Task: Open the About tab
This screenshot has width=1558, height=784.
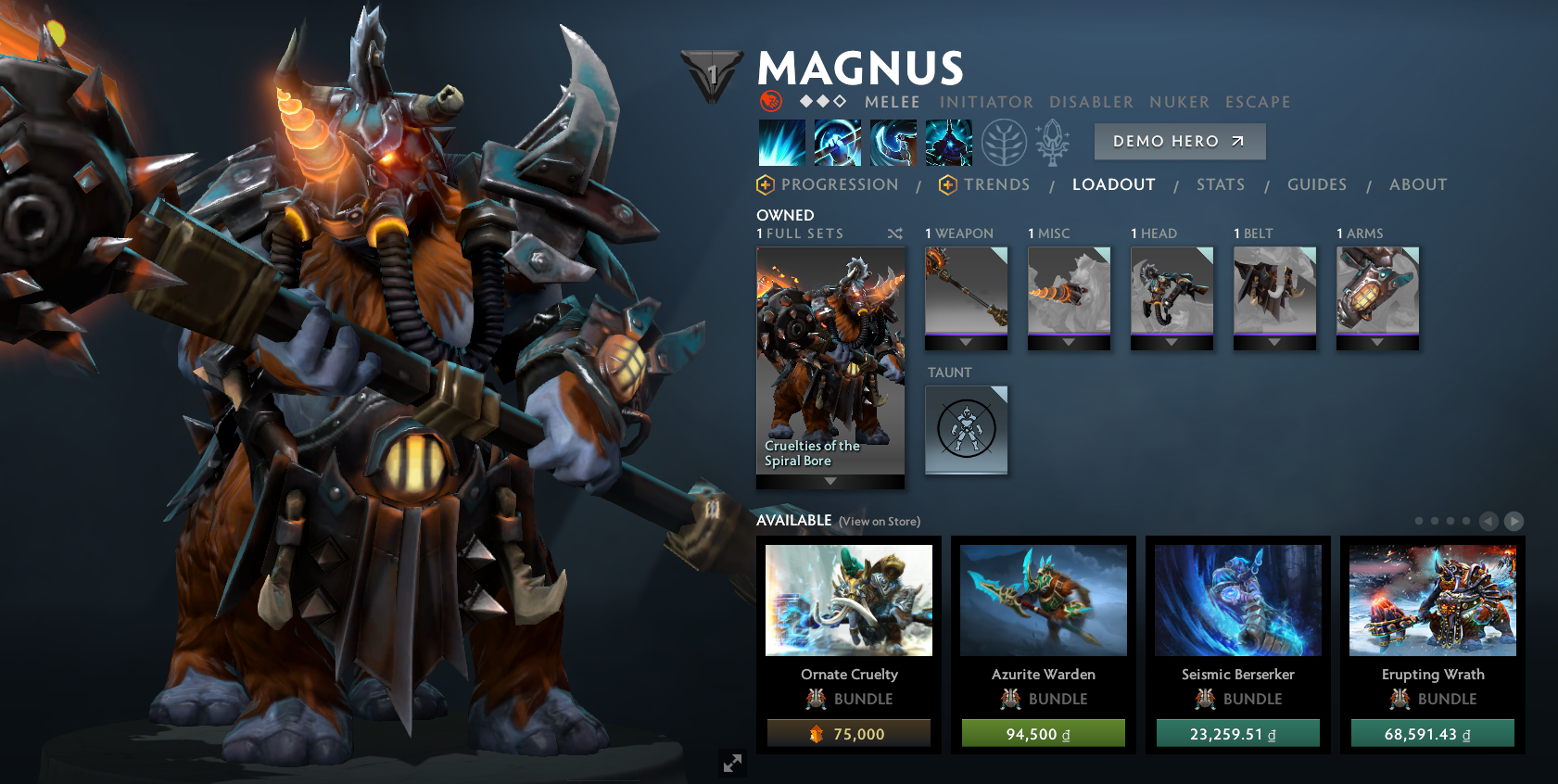Action: click(1417, 184)
